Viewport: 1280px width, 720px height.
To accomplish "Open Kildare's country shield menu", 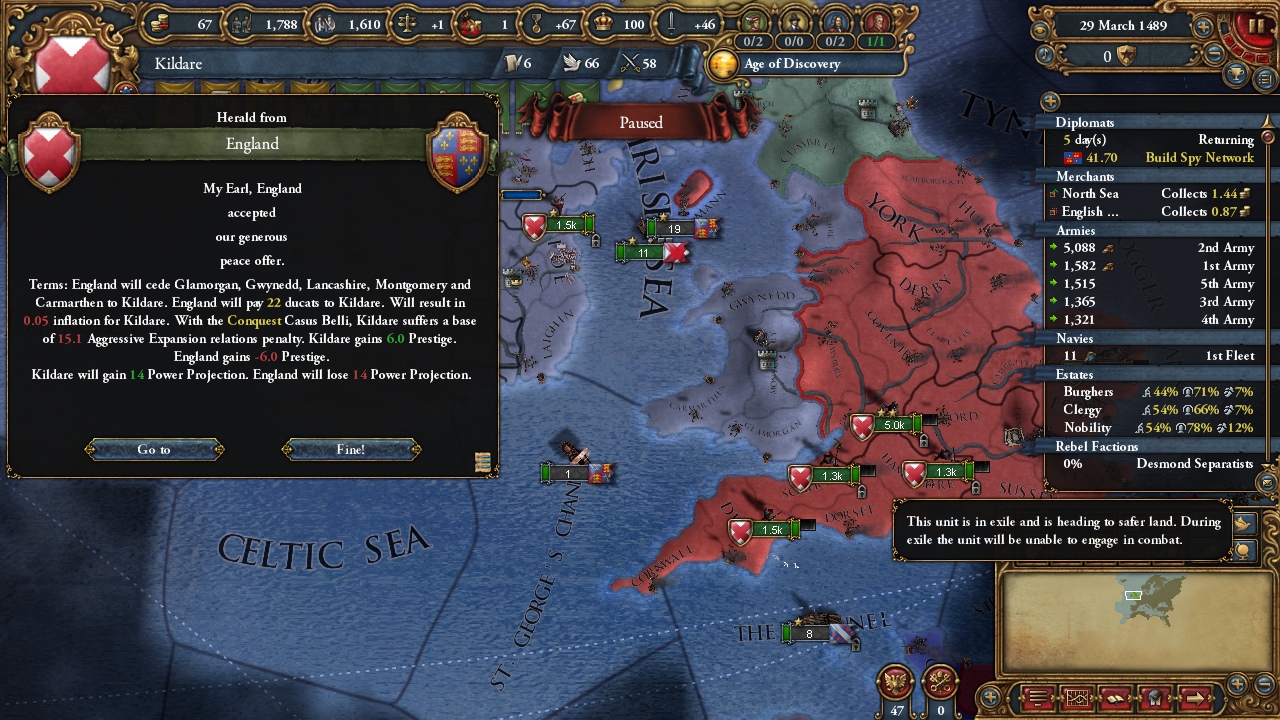I will [72, 65].
